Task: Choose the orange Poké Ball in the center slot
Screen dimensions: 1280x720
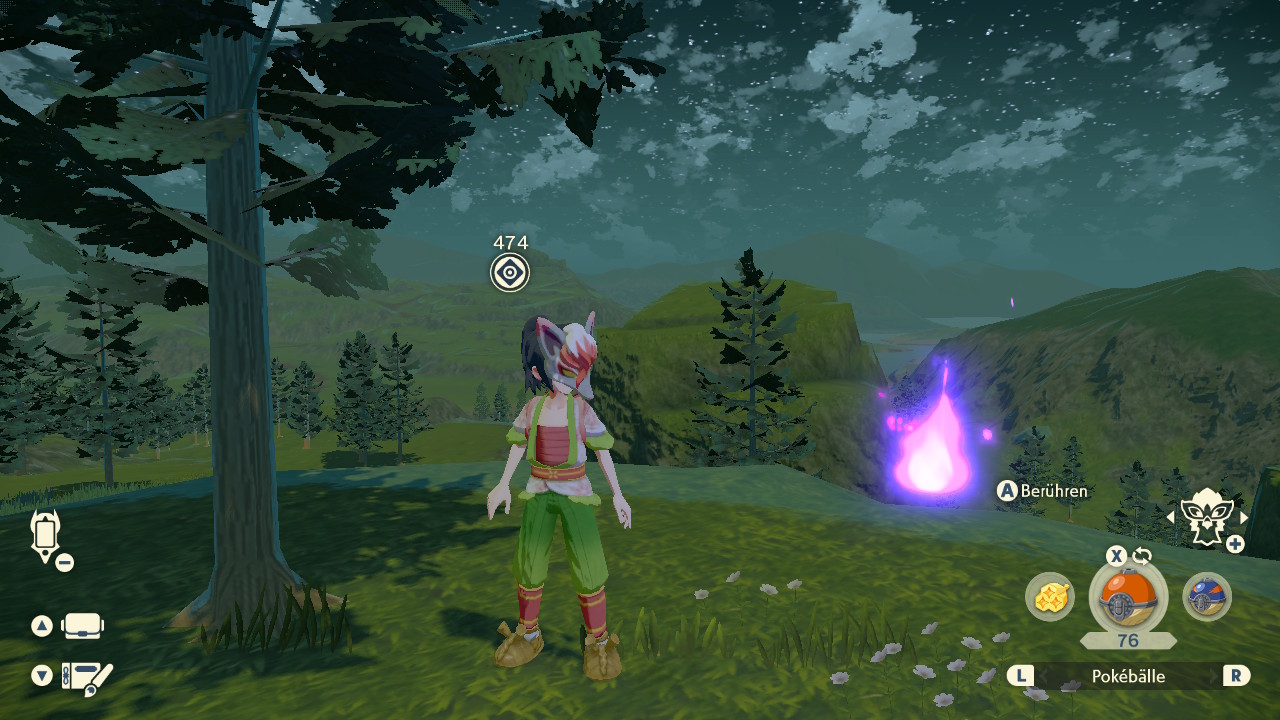Action: click(x=1128, y=597)
